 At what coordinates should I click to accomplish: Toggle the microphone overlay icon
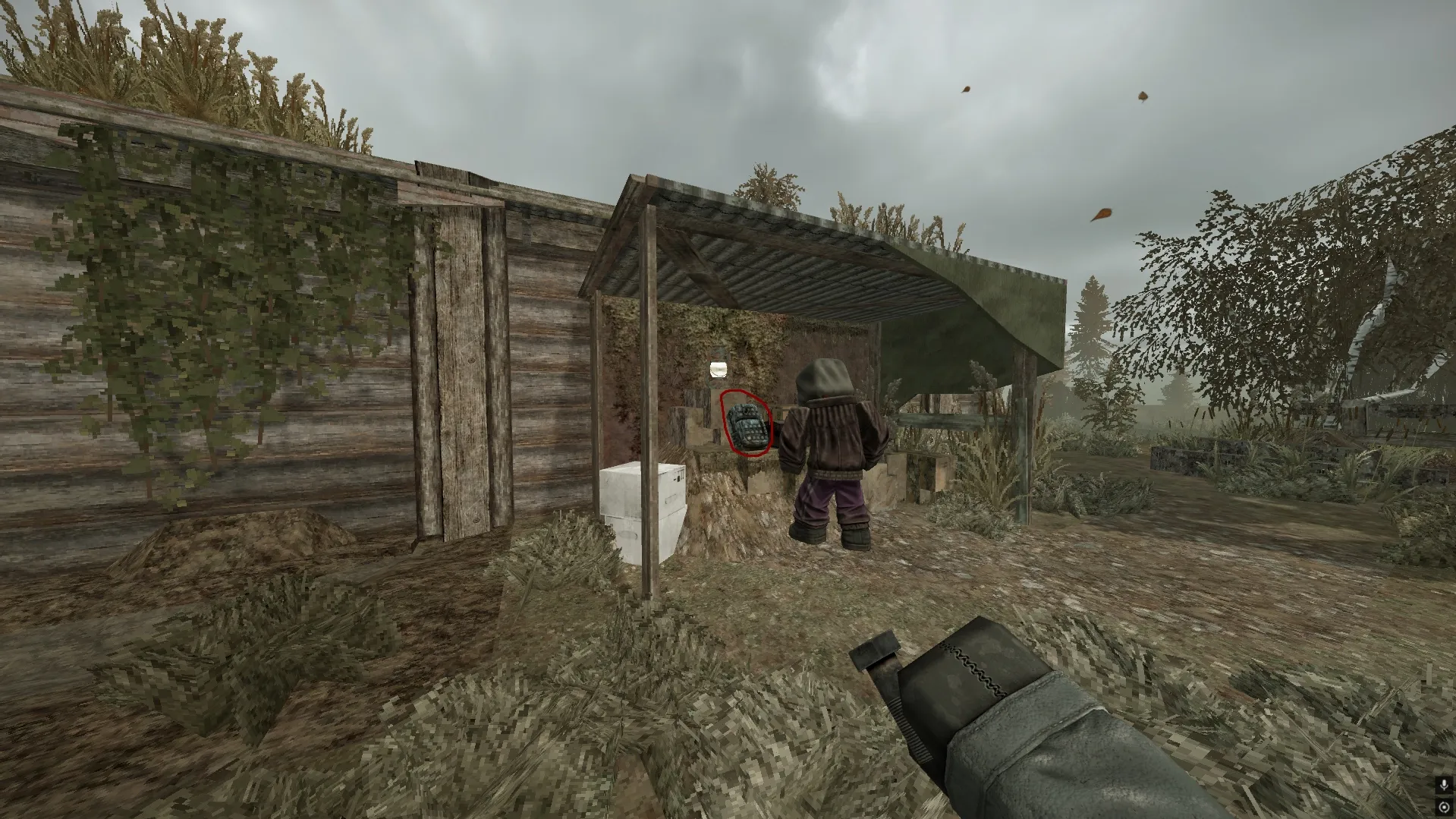click(x=1444, y=785)
